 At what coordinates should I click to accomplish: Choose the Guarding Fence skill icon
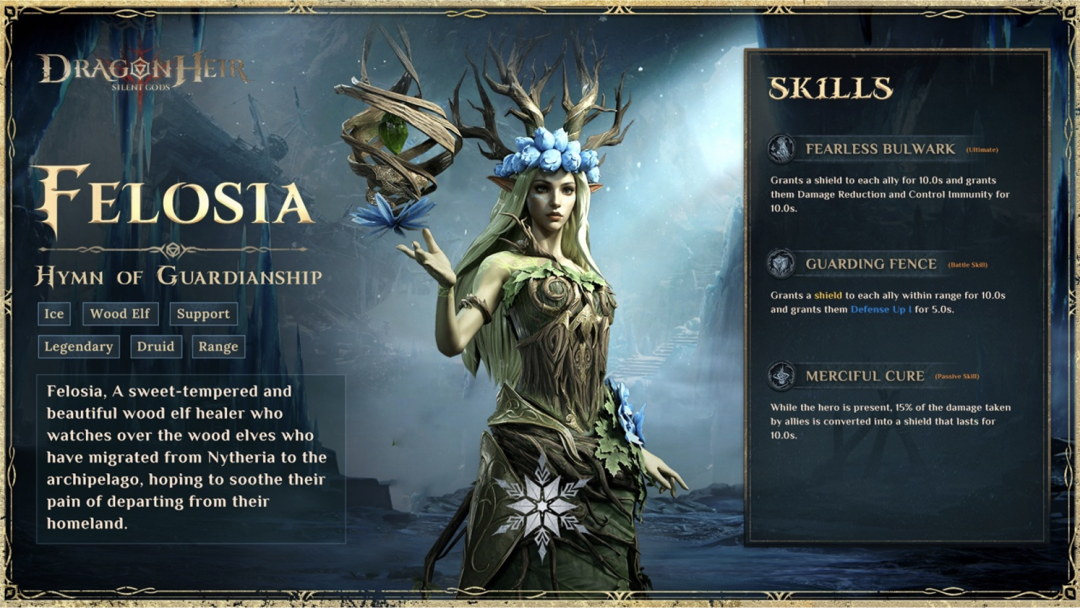point(781,264)
